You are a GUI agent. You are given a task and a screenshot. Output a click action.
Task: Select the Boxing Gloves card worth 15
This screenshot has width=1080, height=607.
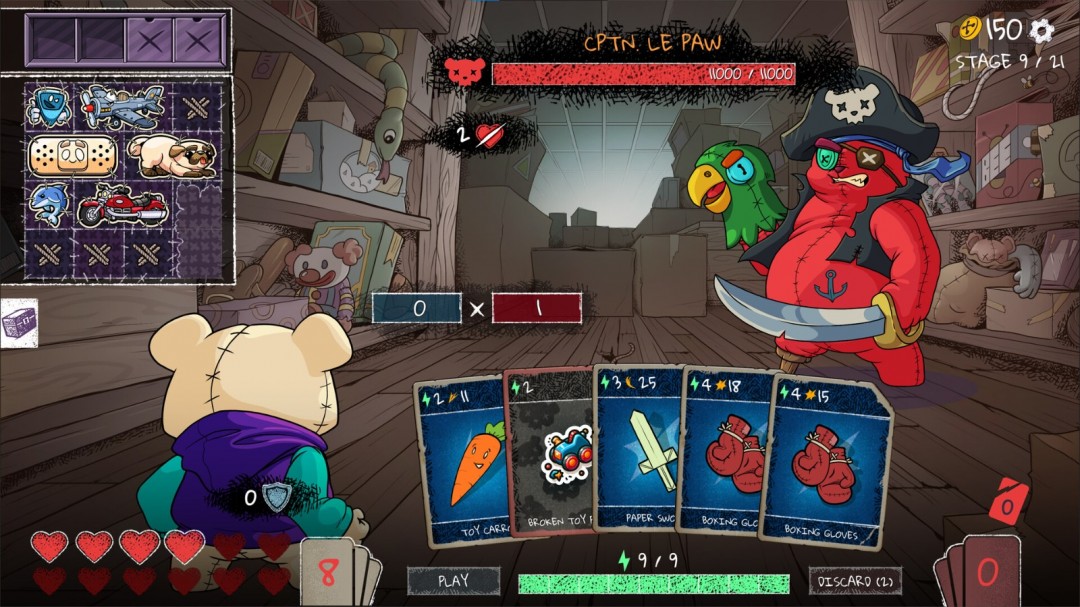[x=823, y=462]
